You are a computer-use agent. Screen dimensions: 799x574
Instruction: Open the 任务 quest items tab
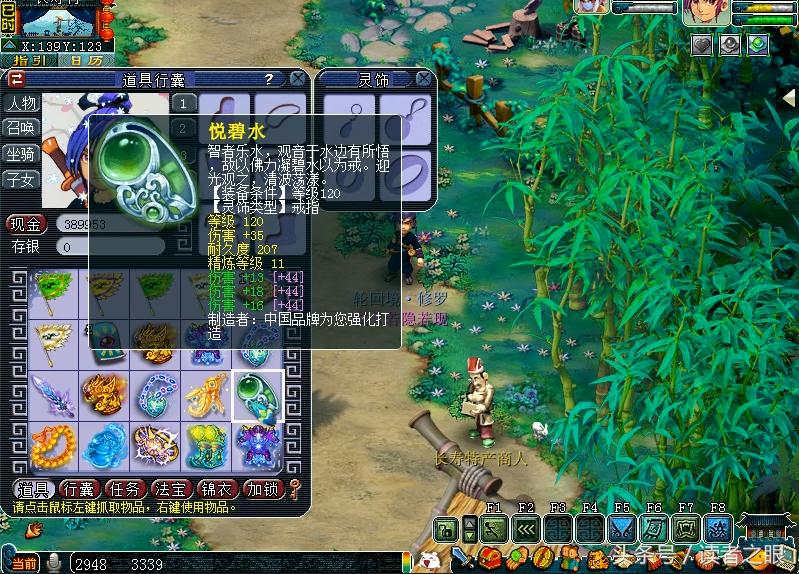click(x=125, y=489)
